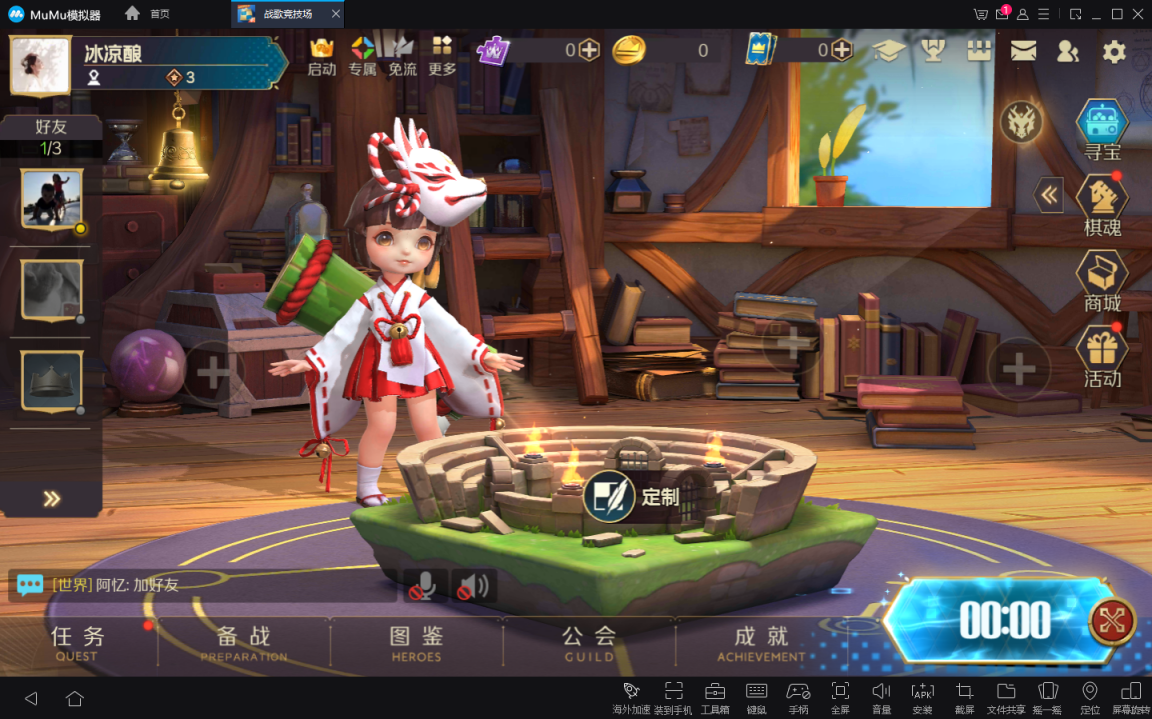The height and width of the screenshot is (719, 1152).
Task: View the 成就 Achievement page
Action: (x=761, y=641)
